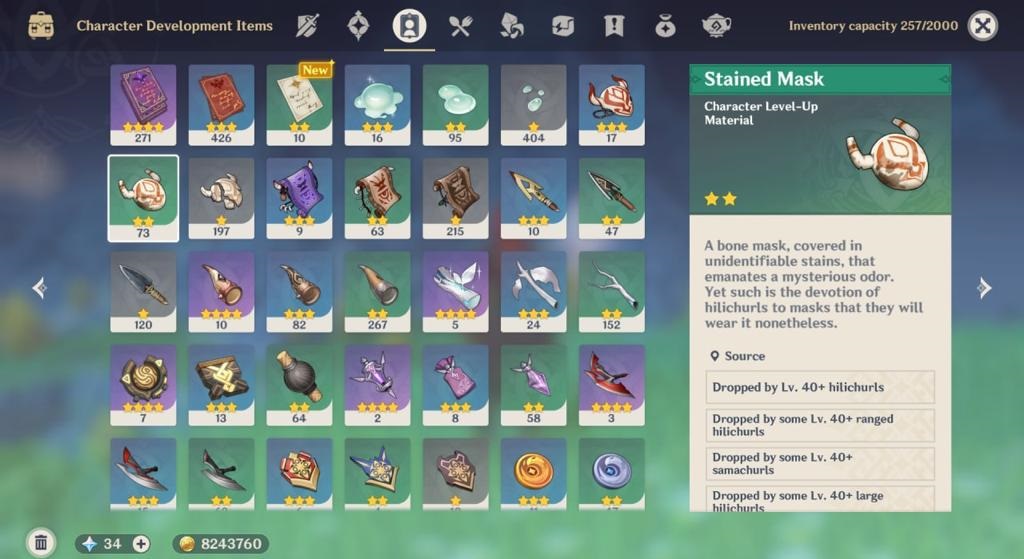Viewport: 1024px width, 559px height.
Task: Choose the red book with 426
Action: pos(221,104)
